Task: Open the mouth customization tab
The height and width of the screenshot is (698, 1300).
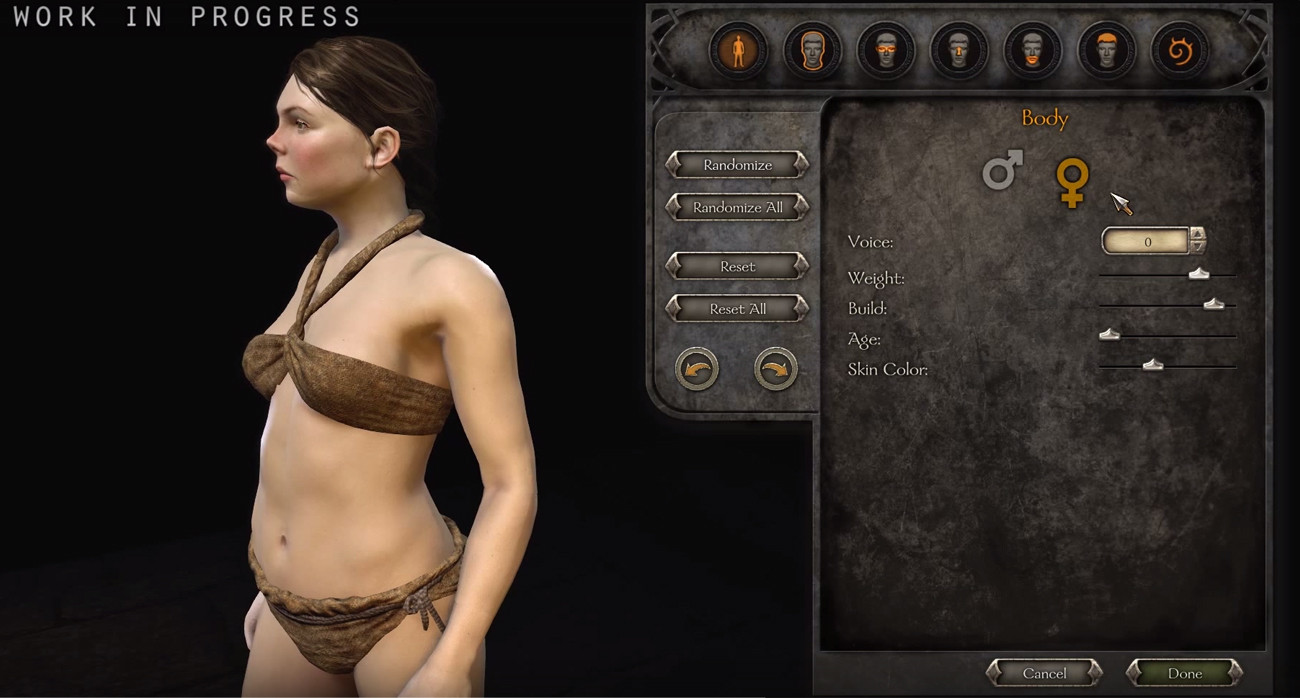Action: point(1032,50)
